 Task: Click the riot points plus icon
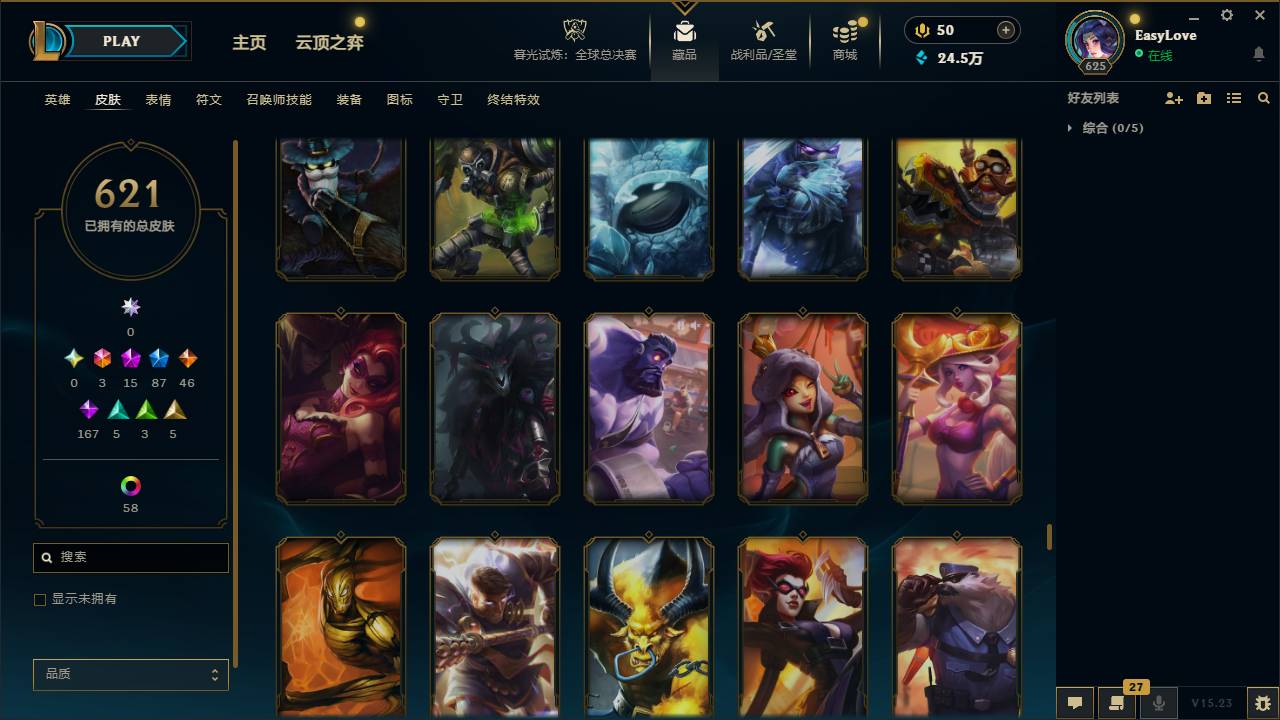tap(1003, 30)
